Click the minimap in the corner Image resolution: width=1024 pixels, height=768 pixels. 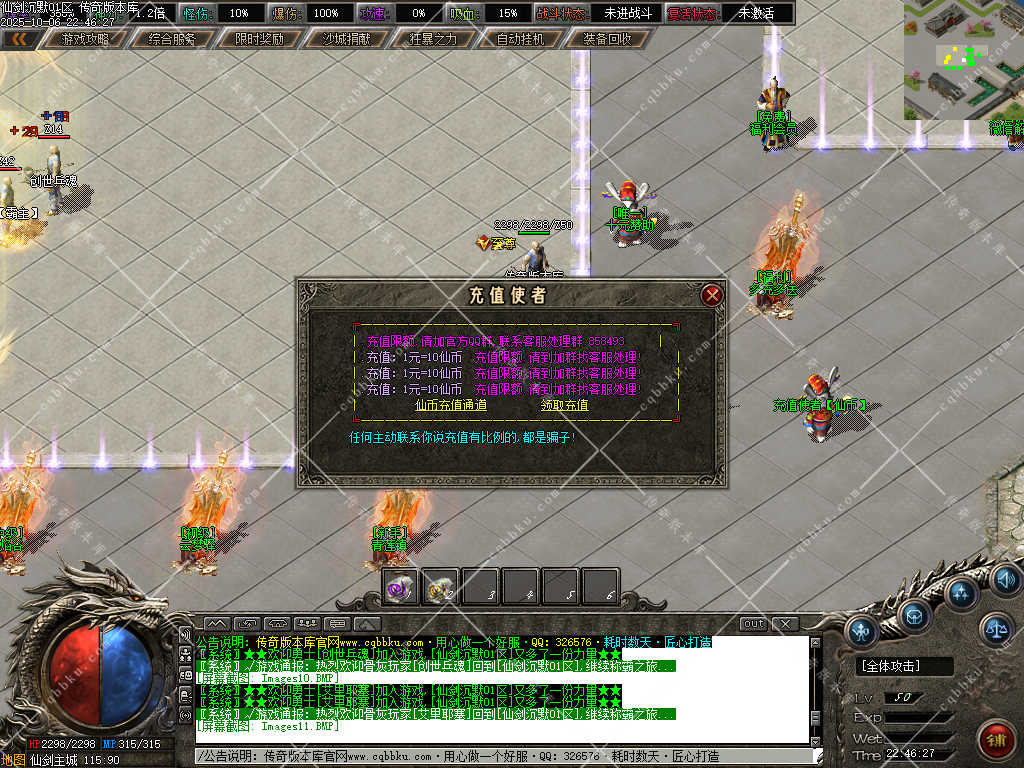tap(963, 60)
